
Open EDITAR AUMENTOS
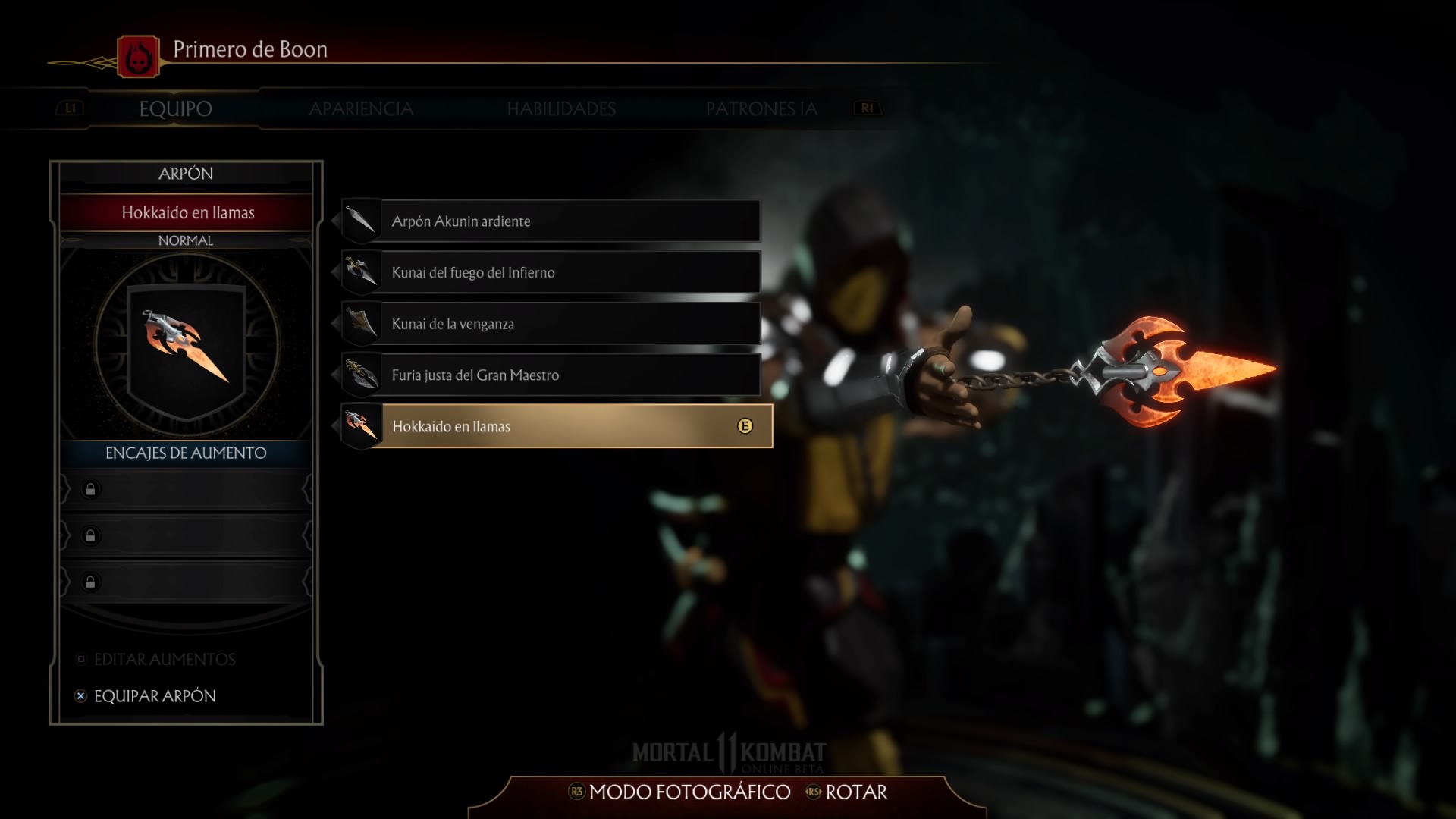click(164, 660)
